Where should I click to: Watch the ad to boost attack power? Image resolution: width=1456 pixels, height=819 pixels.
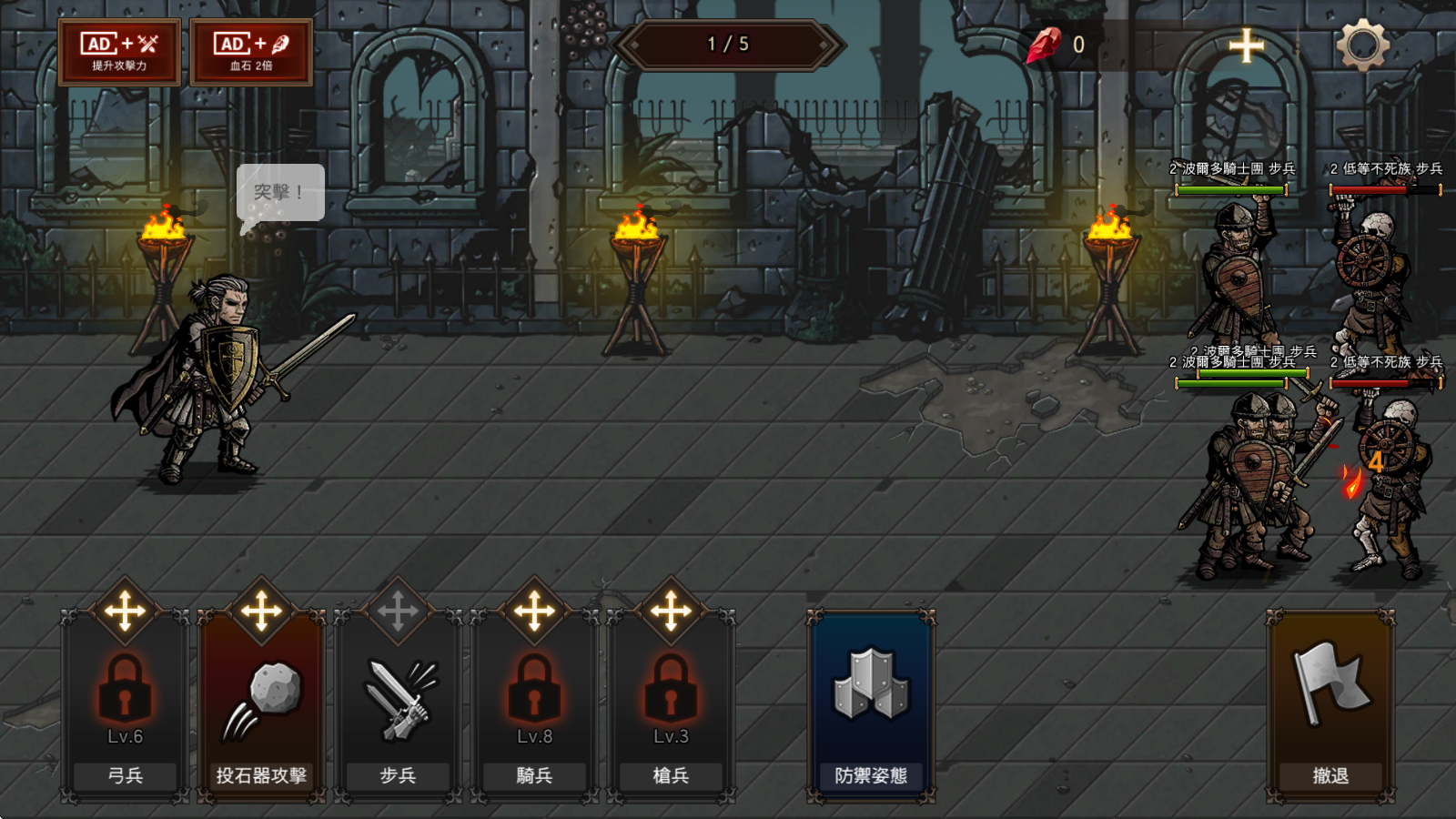click(119, 52)
